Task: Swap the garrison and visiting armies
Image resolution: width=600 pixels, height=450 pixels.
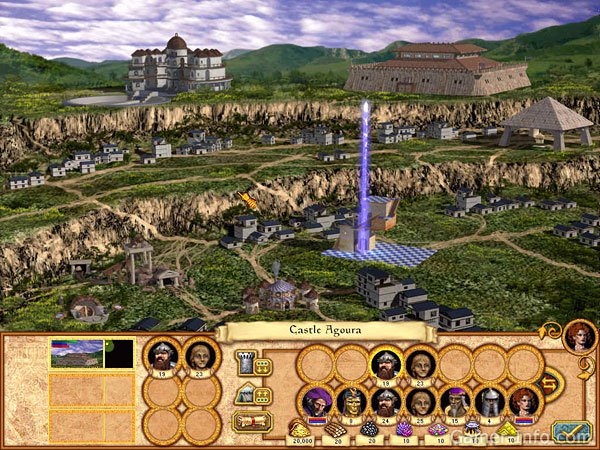Action: [x=549, y=383]
